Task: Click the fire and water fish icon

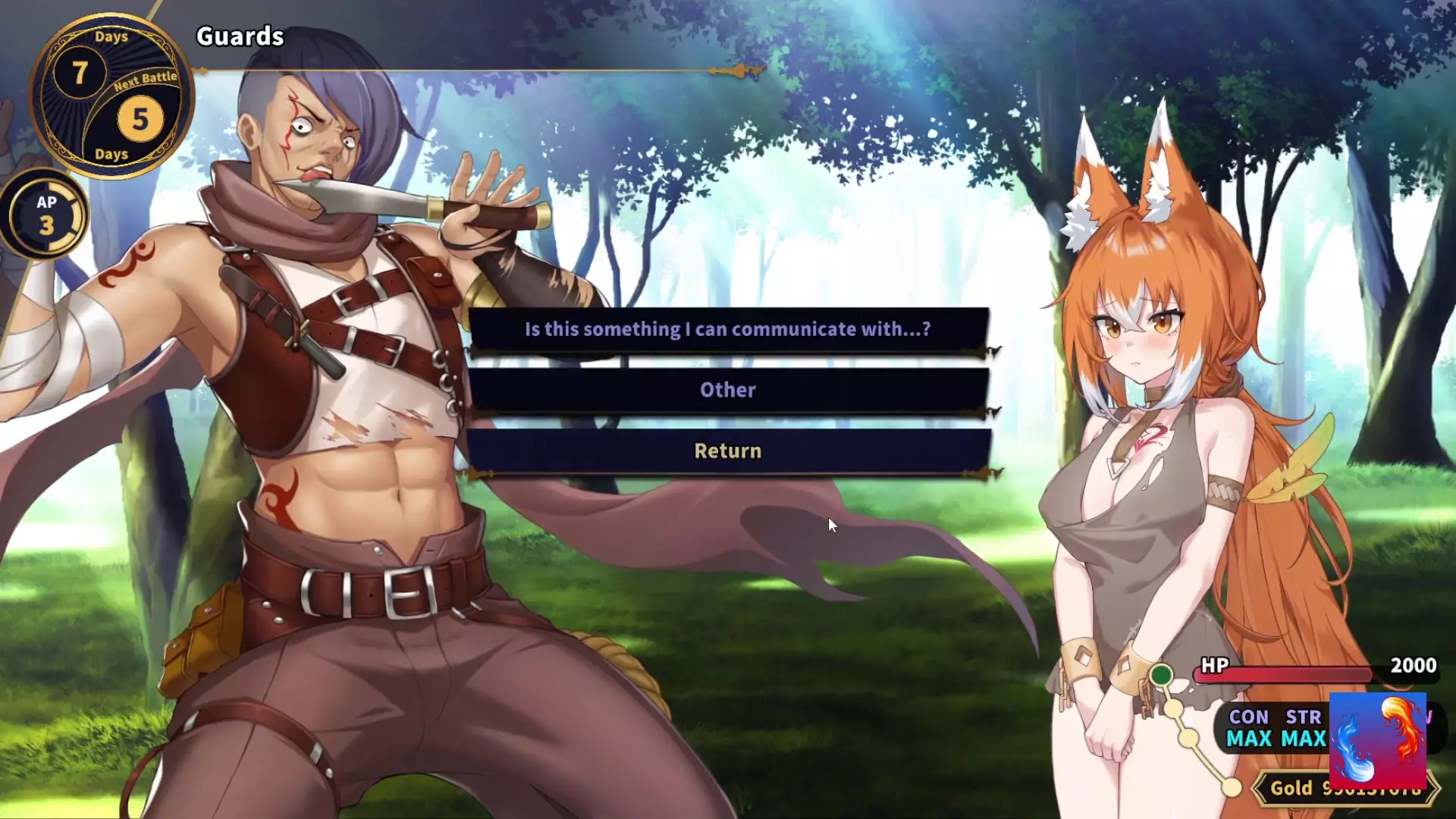Action: tap(1377, 739)
